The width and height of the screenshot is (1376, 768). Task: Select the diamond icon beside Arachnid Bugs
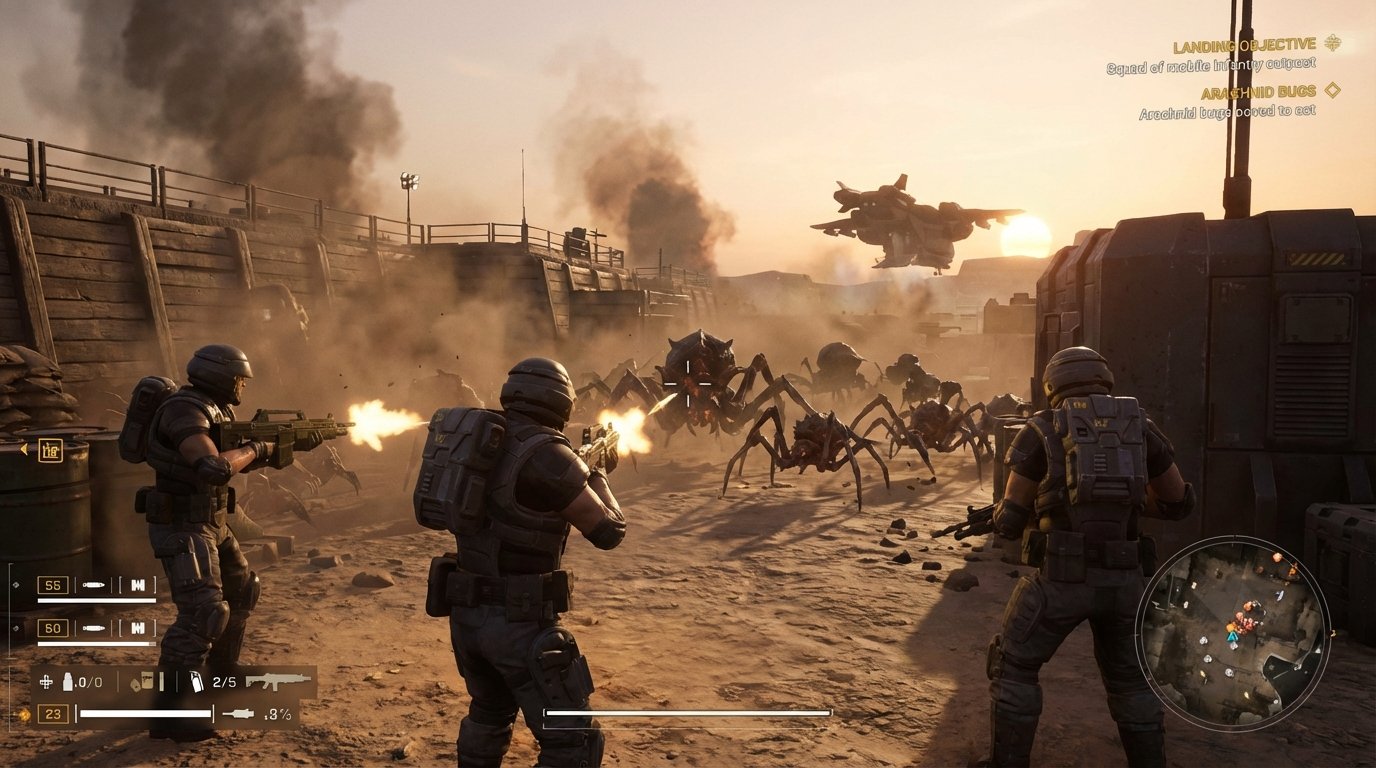(1331, 90)
